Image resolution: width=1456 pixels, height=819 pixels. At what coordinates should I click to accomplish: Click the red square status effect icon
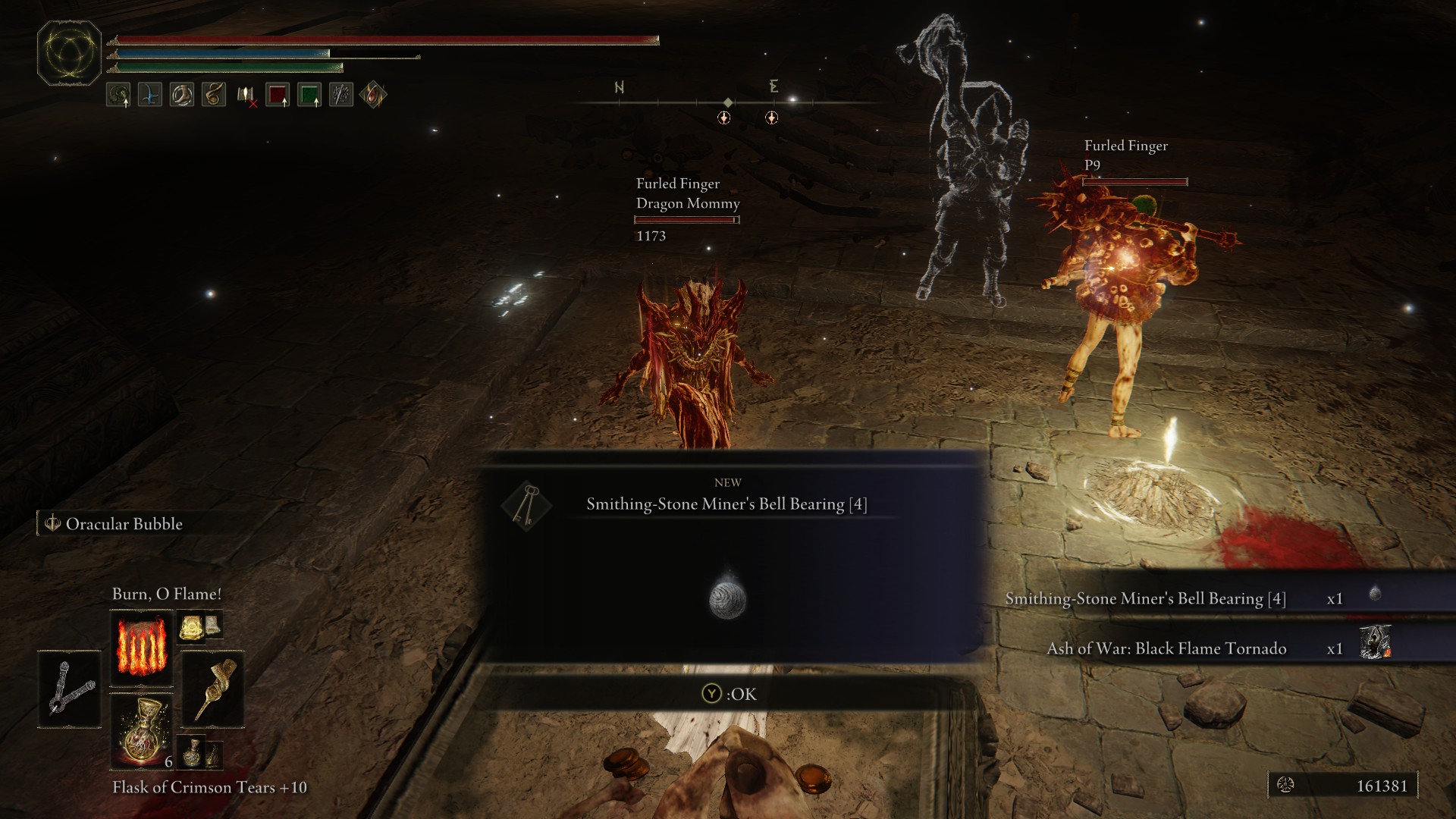coord(278,96)
